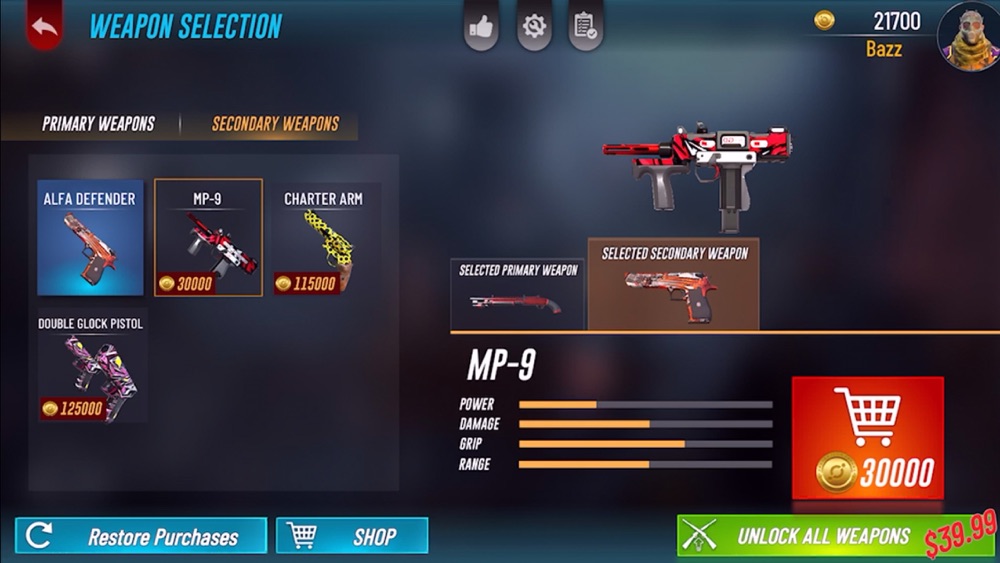Viewport: 1000px width, 563px height.
Task: Open the Shop
Action: pyautogui.click(x=352, y=536)
